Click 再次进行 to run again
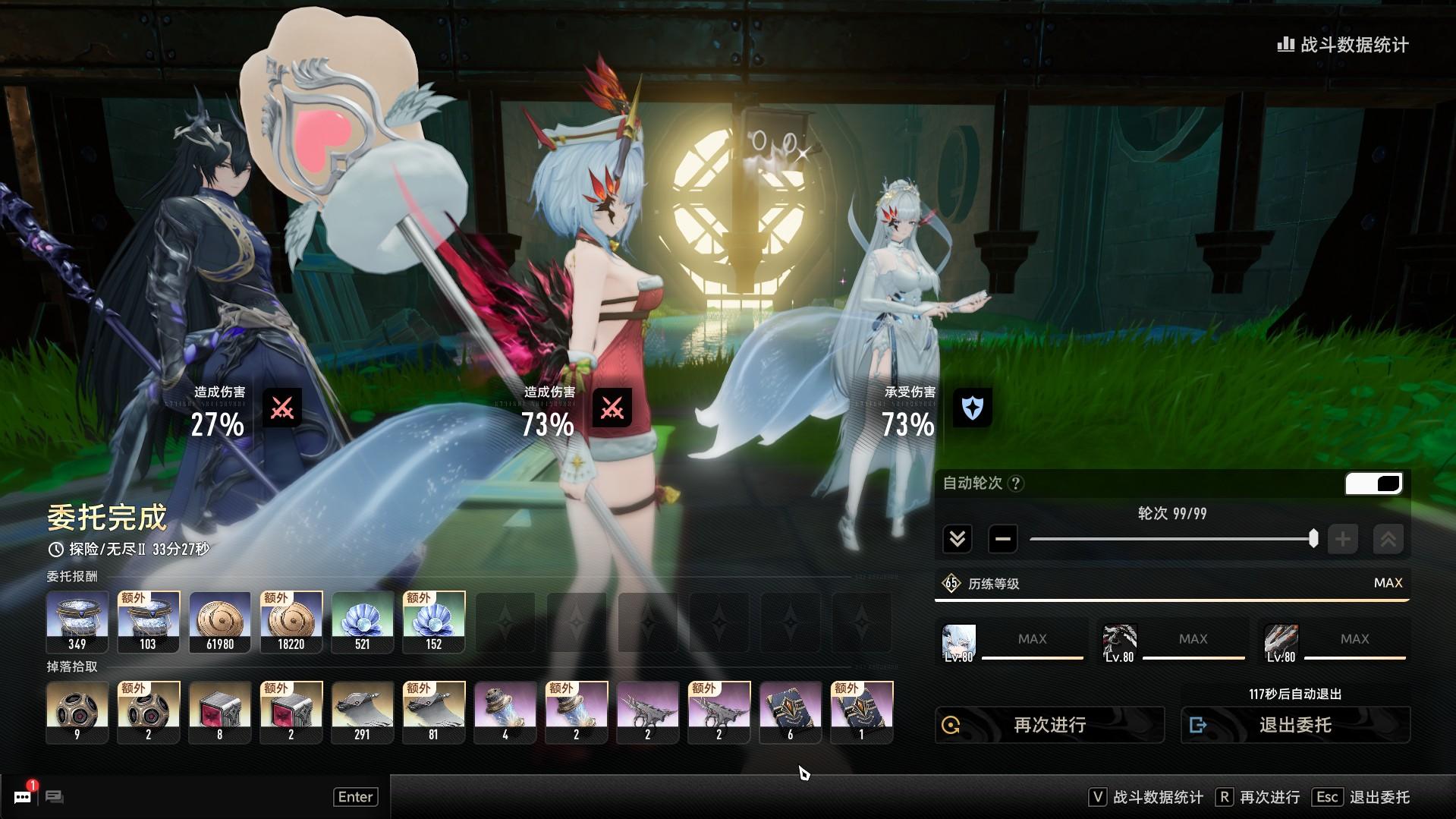 coord(1049,725)
